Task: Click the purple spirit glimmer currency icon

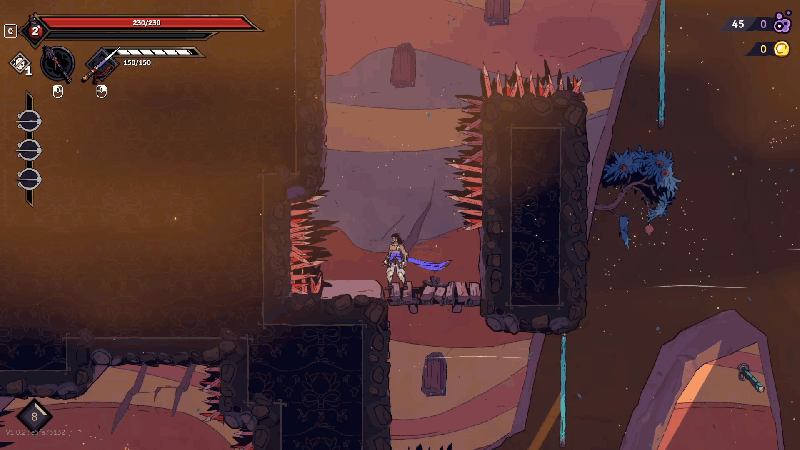Action: (x=782, y=24)
